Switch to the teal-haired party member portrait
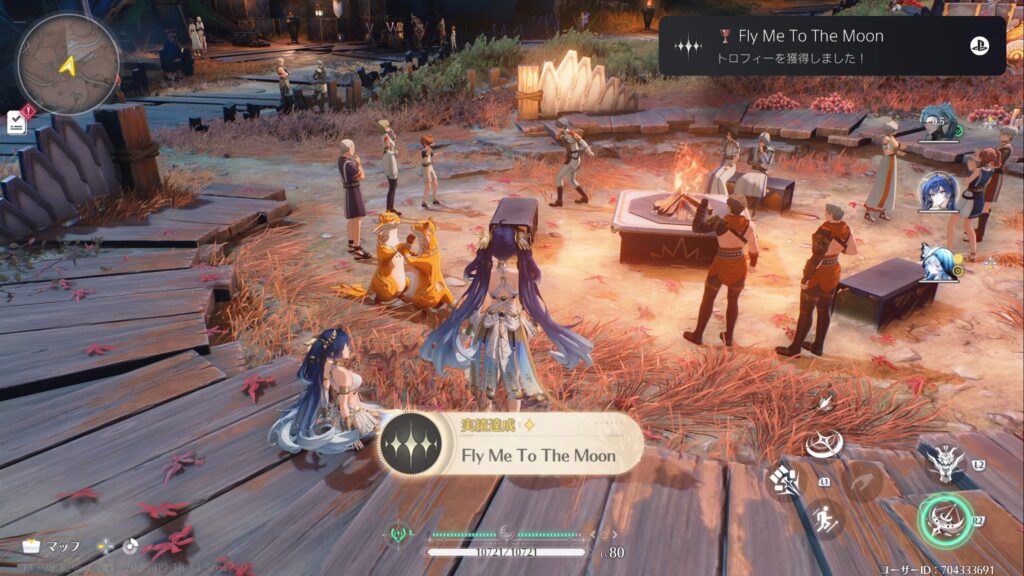 pos(937,127)
